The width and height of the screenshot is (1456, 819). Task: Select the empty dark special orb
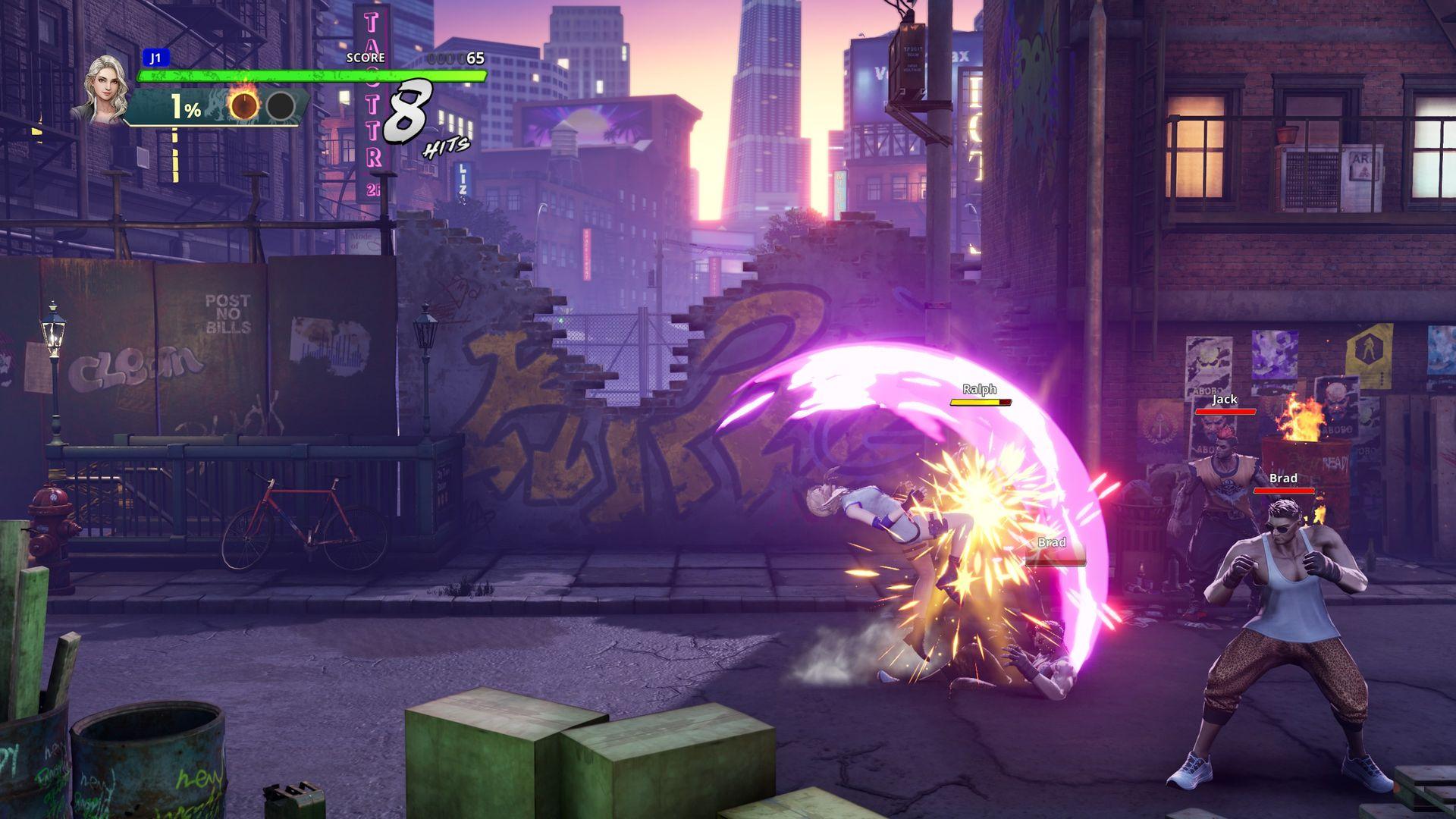(x=281, y=107)
